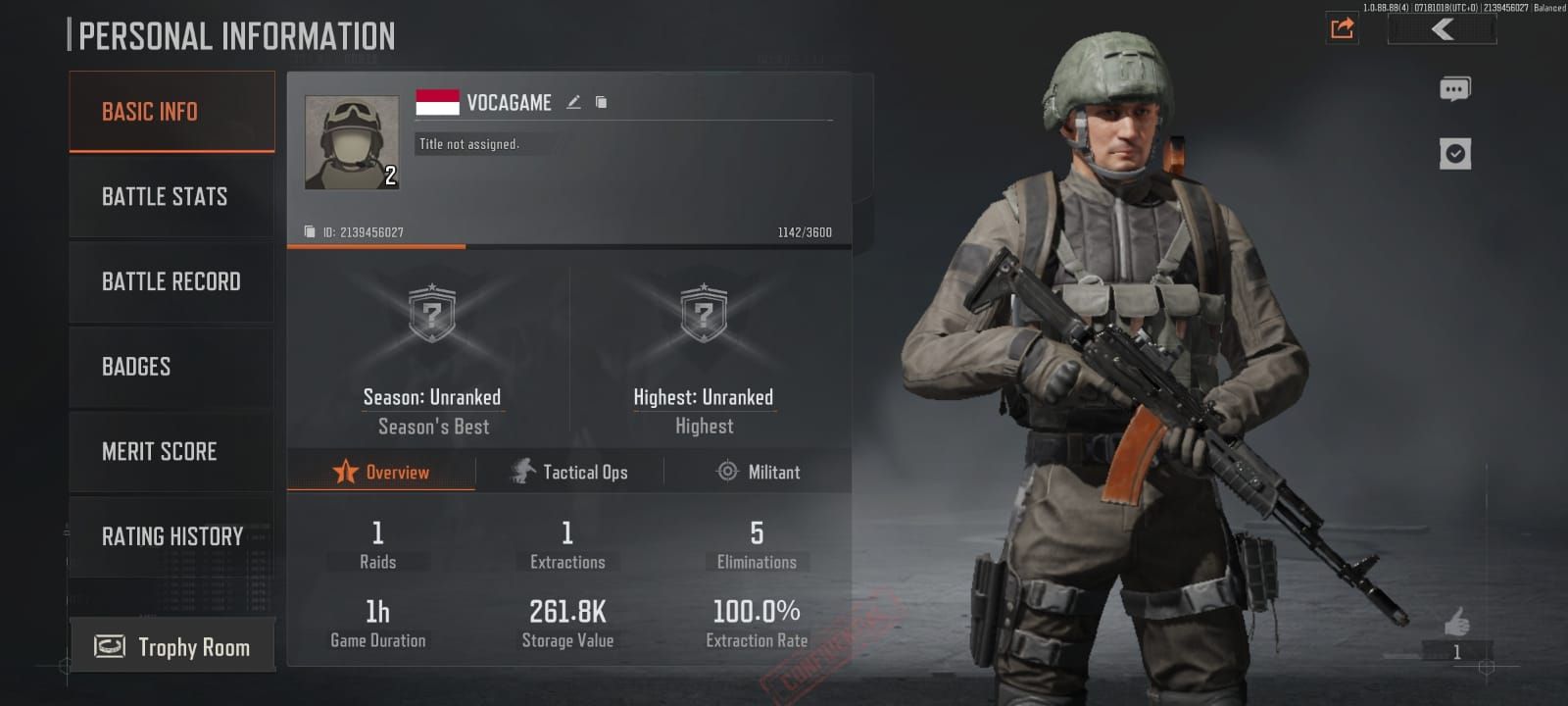Give a thumbs-up like to the profile
Viewport: 1568px width, 706px height.
[1457, 622]
